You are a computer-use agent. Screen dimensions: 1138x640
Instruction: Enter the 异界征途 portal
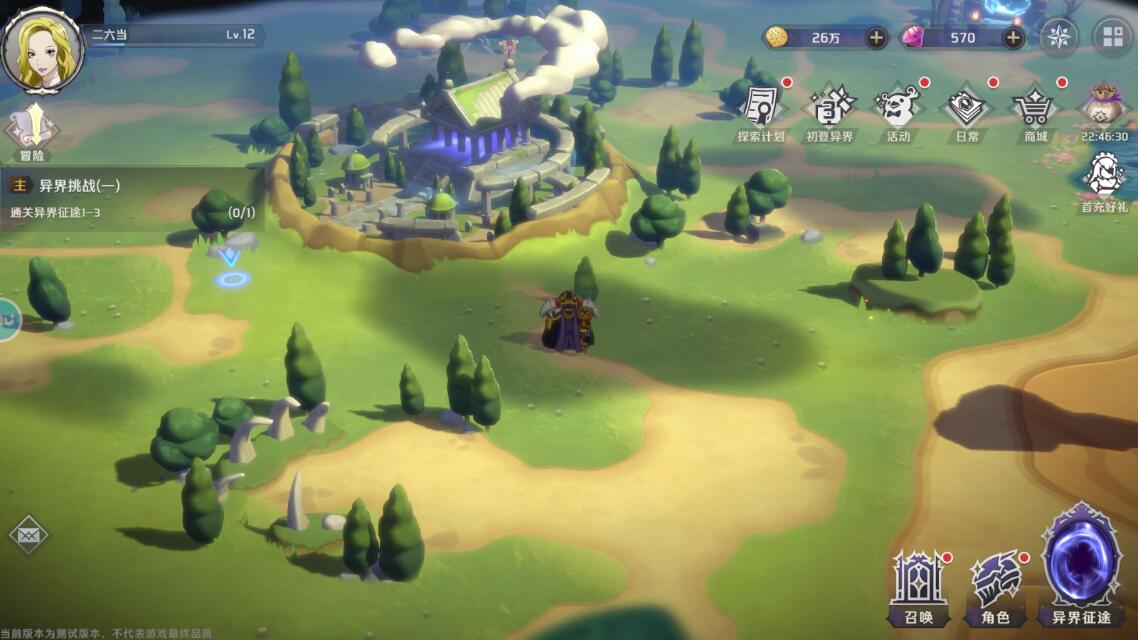pyautogui.click(x=1081, y=567)
